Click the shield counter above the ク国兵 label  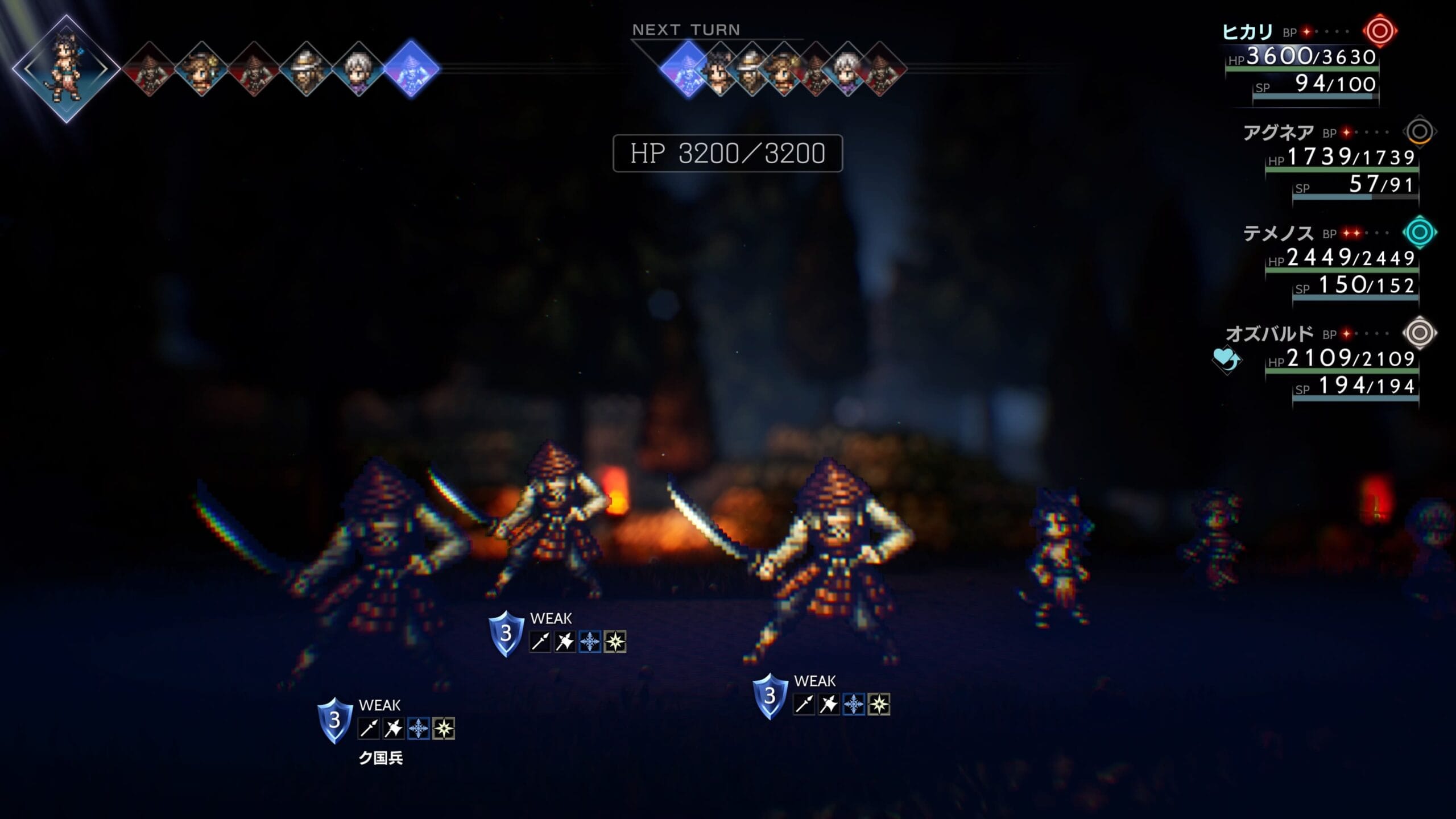point(334,721)
